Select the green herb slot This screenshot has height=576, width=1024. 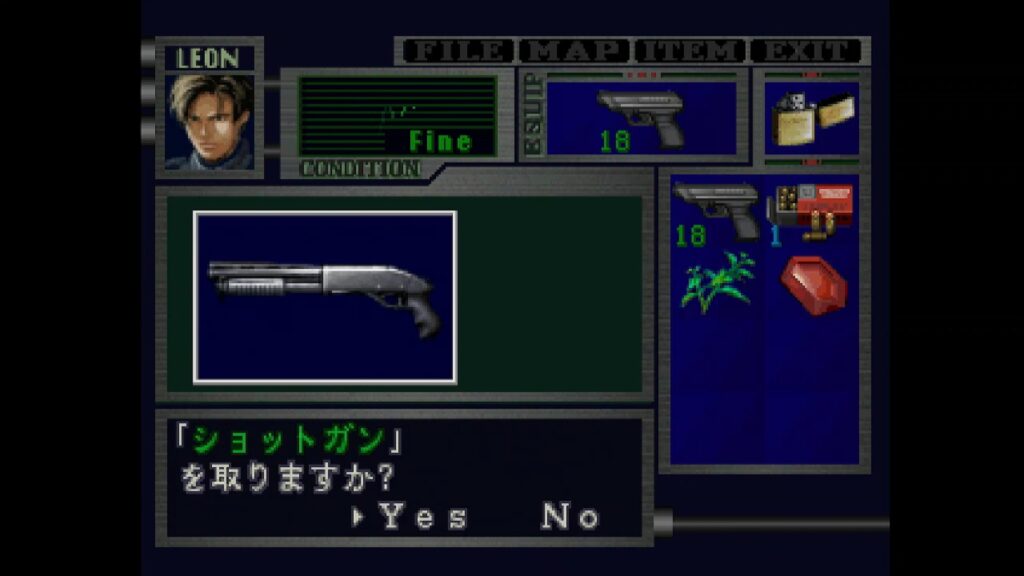(716, 283)
